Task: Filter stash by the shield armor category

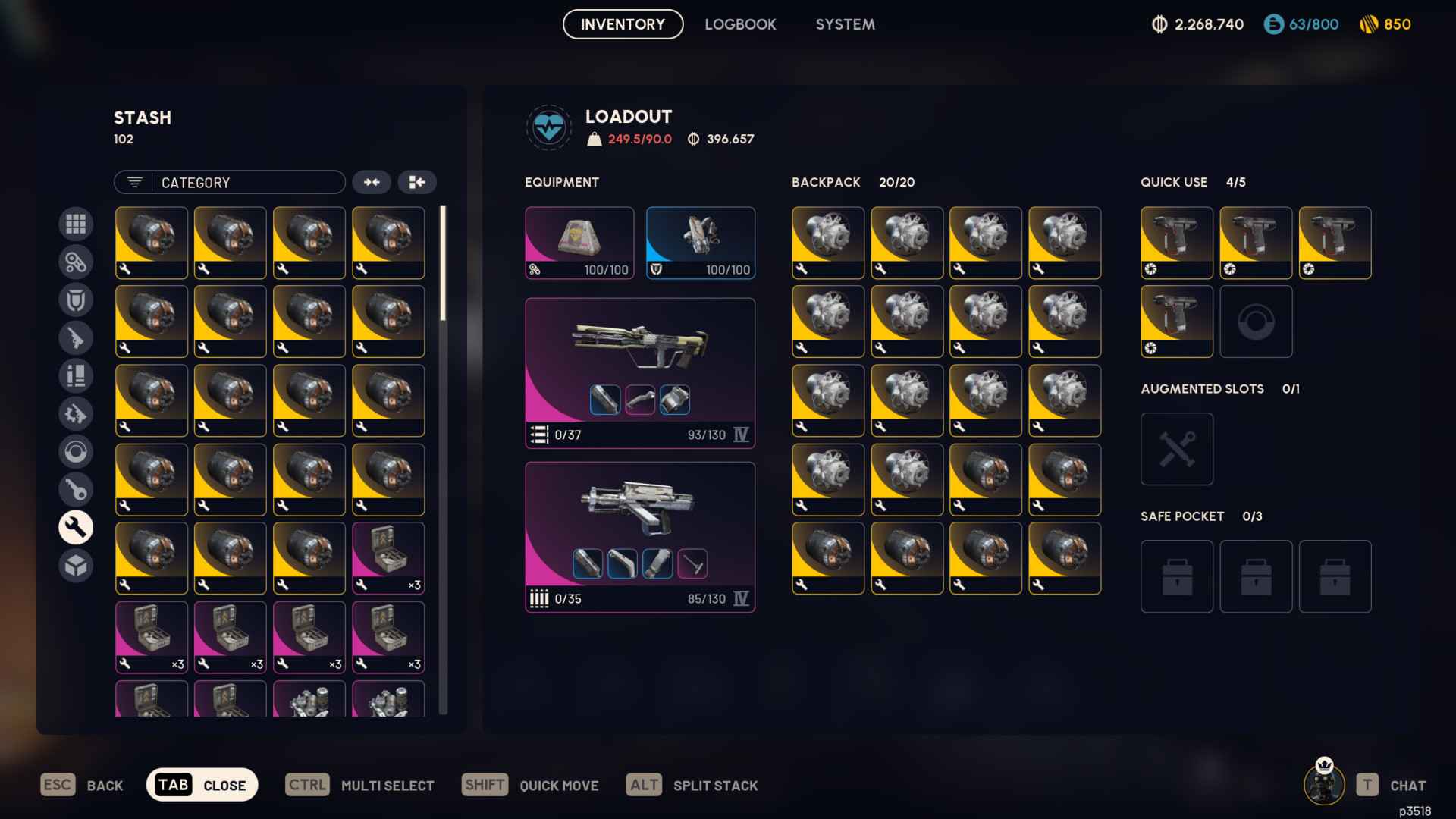Action: [x=76, y=300]
